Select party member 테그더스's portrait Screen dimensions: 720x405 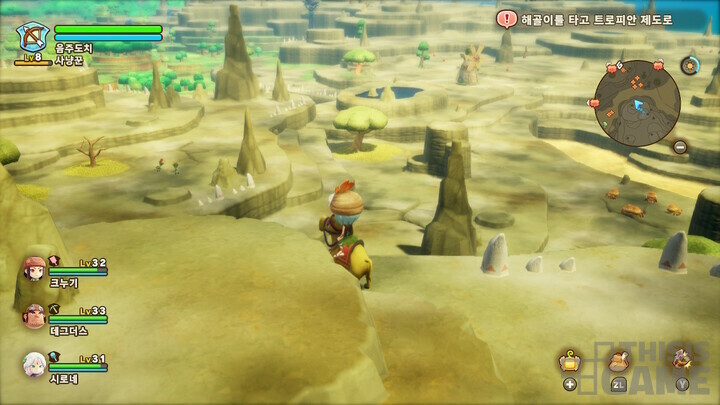(x=34, y=316)
